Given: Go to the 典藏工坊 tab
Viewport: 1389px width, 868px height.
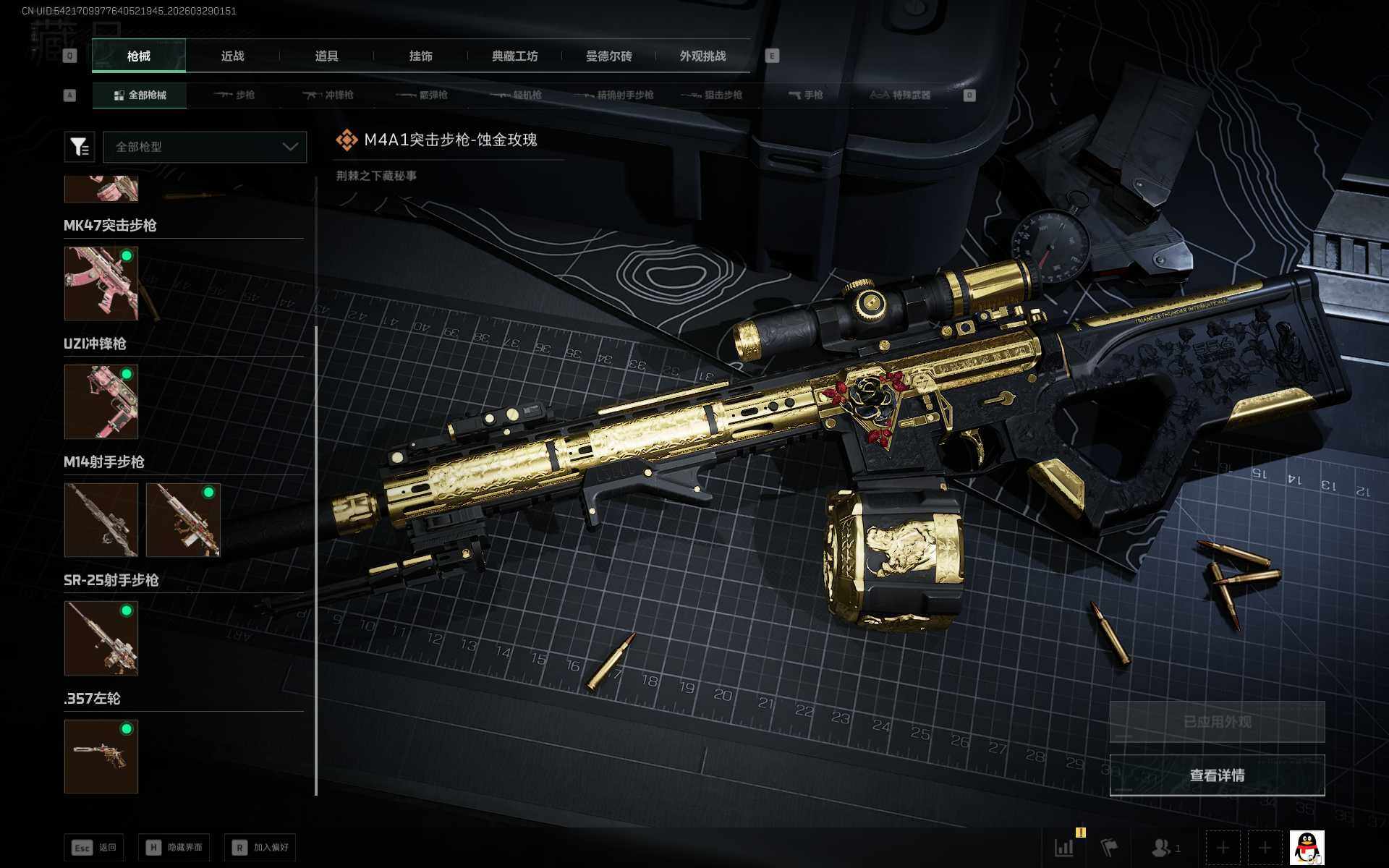Looking at the screenshot, I should [x=514, y=56].
